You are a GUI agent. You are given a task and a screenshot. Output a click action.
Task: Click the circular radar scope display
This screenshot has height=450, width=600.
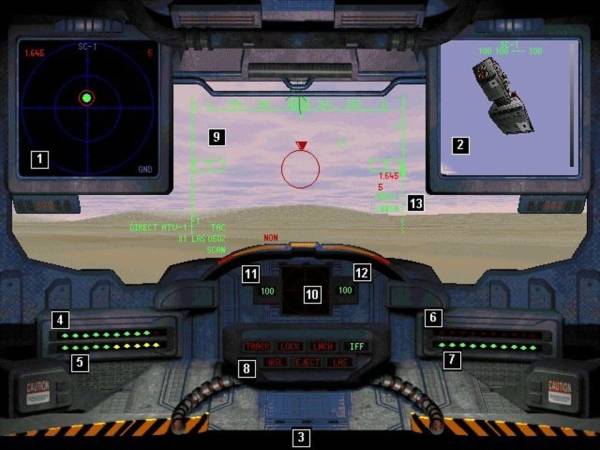87,99
